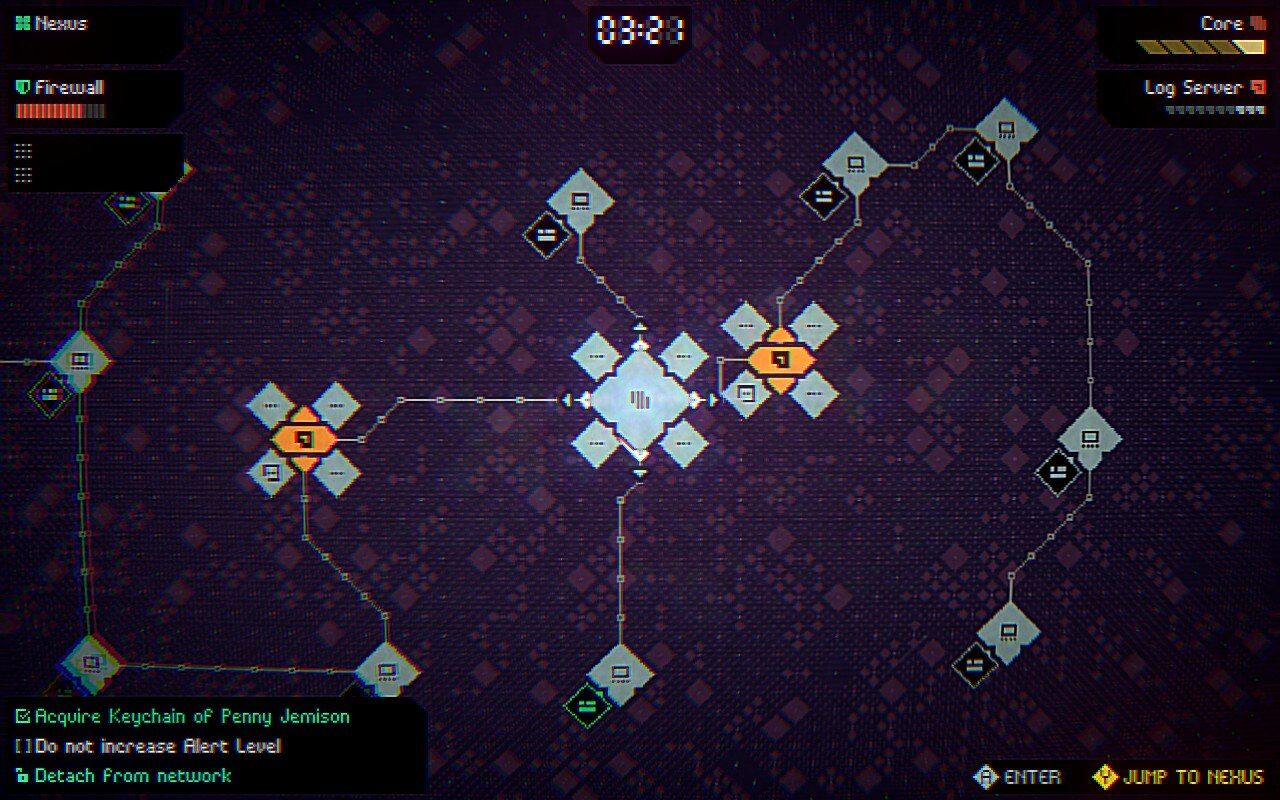This screenshot has height=800, width=1280.
Task: Select the central Nexus hub node
Action: pos(640,400)
